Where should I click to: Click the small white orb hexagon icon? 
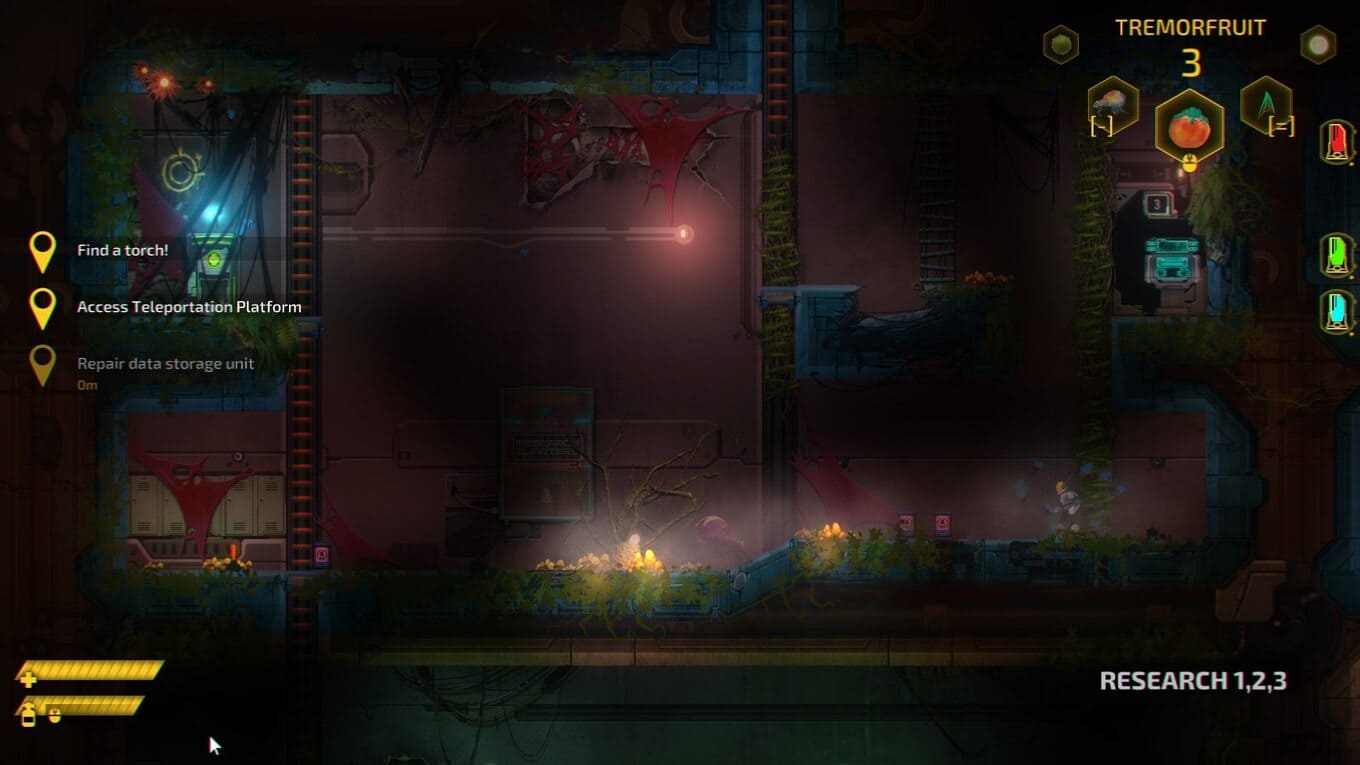tap(1318, 44)
